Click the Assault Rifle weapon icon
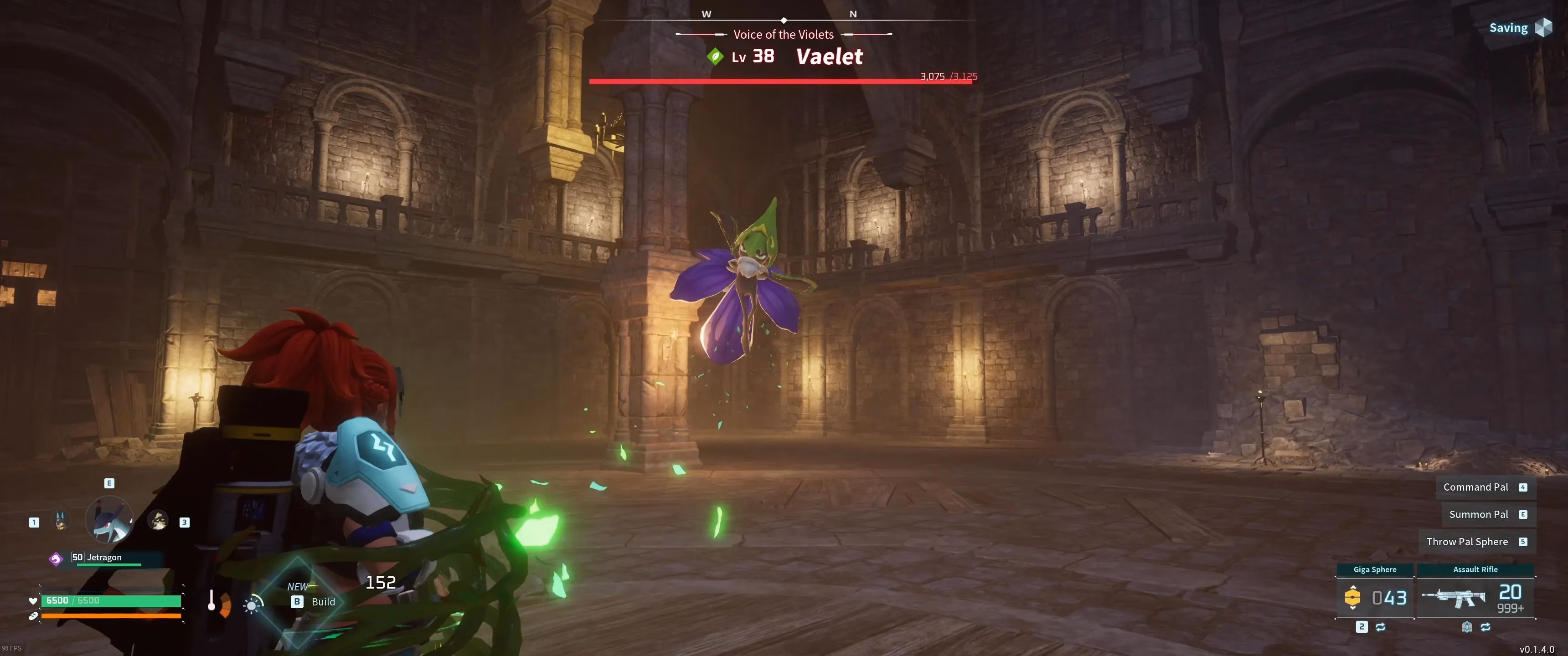 coord(1455,598)
